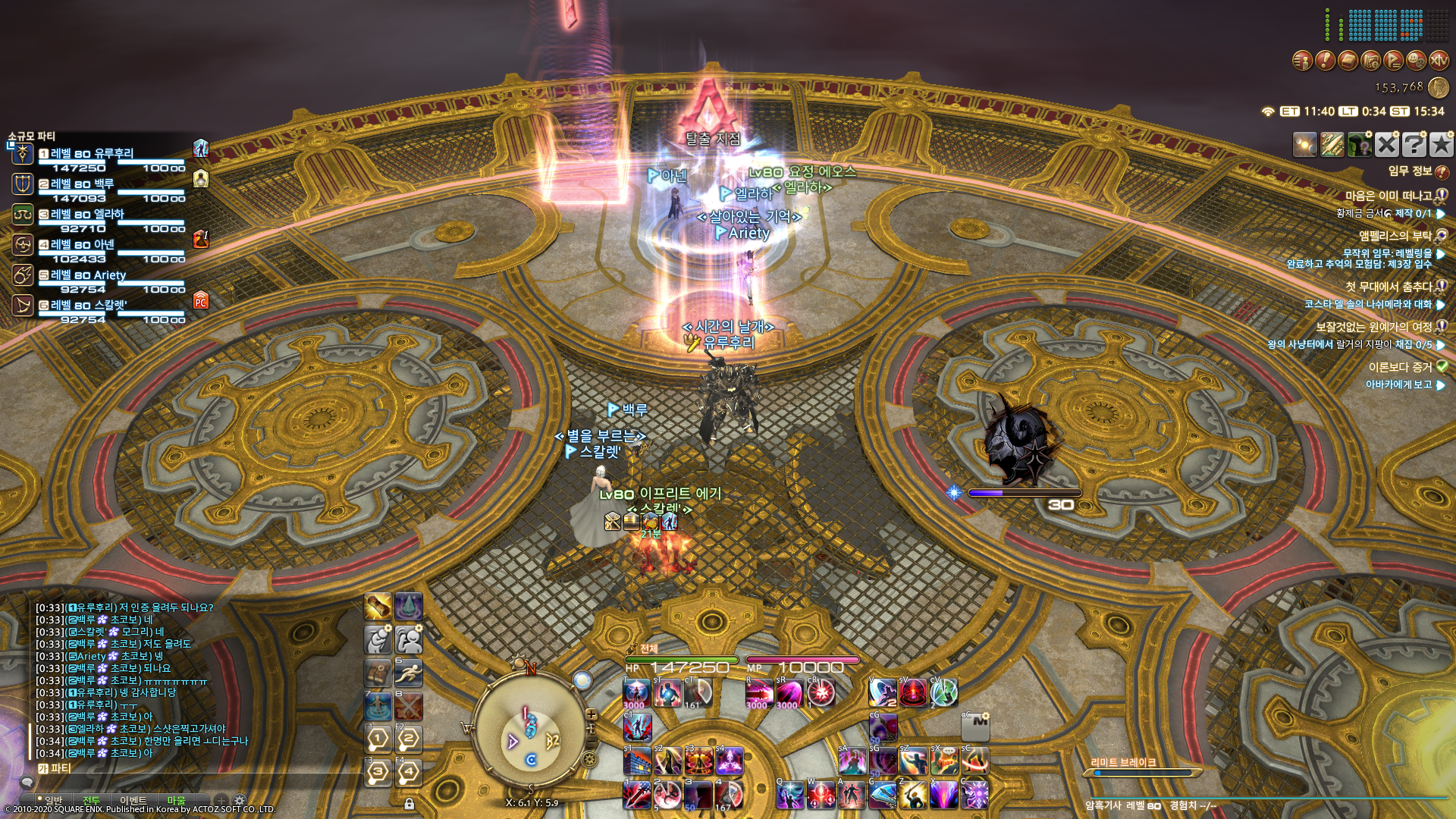Open the XIV system menu button
This screenshot has width=1456, height=819.
pyautogui.click(x=1439, y=60)
